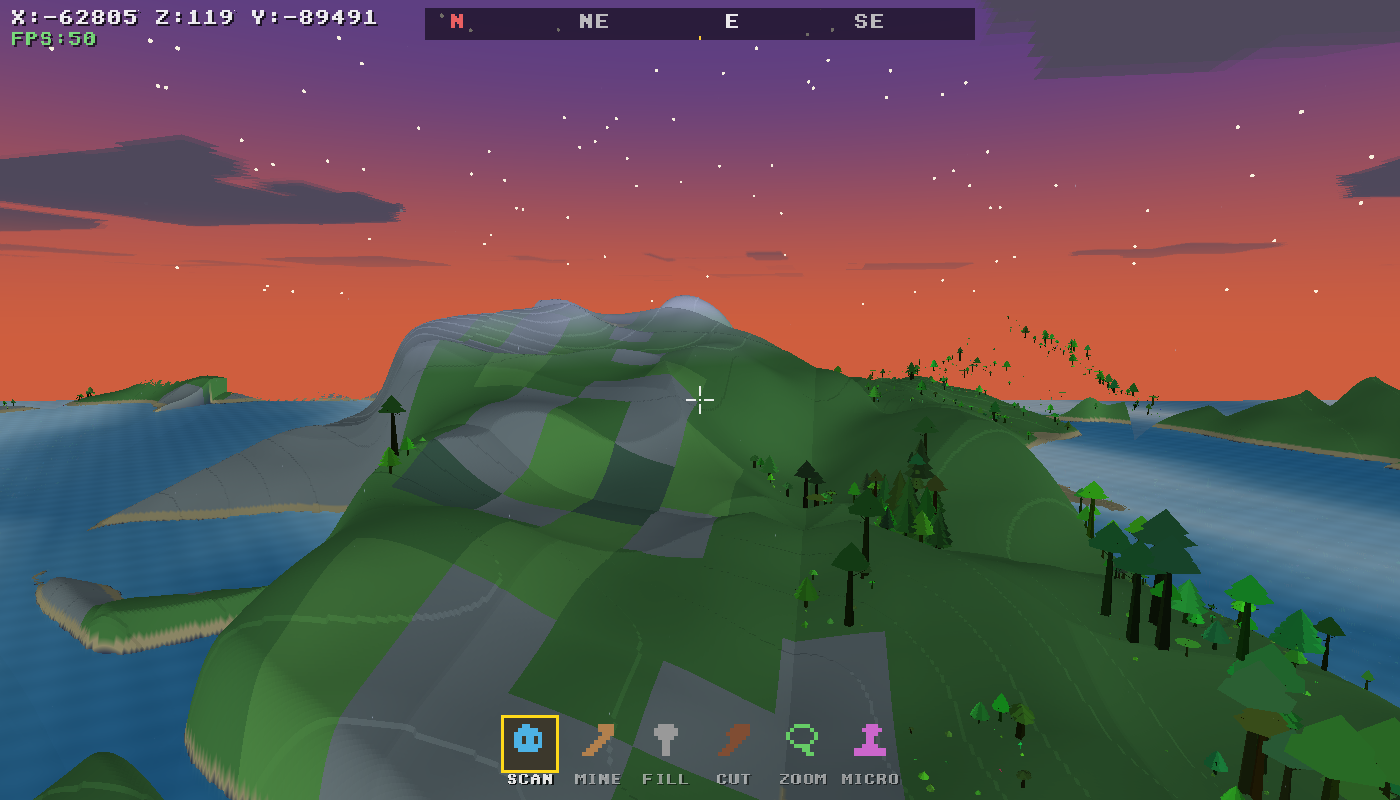The image size is (1400, 800).
Task: Select the ZOOM magnifier tool
Action: coord(800,740)
